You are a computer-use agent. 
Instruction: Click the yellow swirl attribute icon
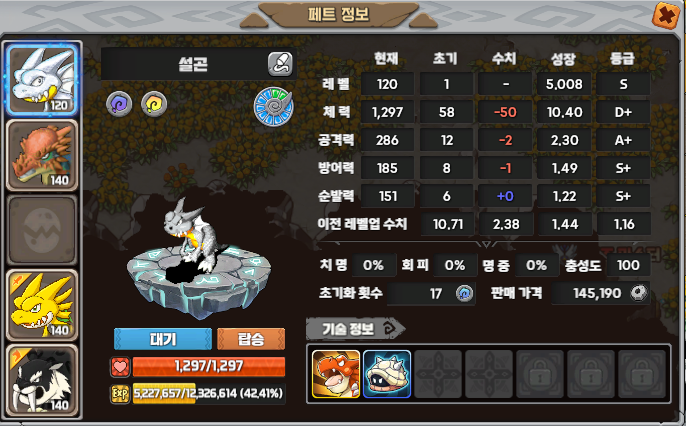[153, 101]
